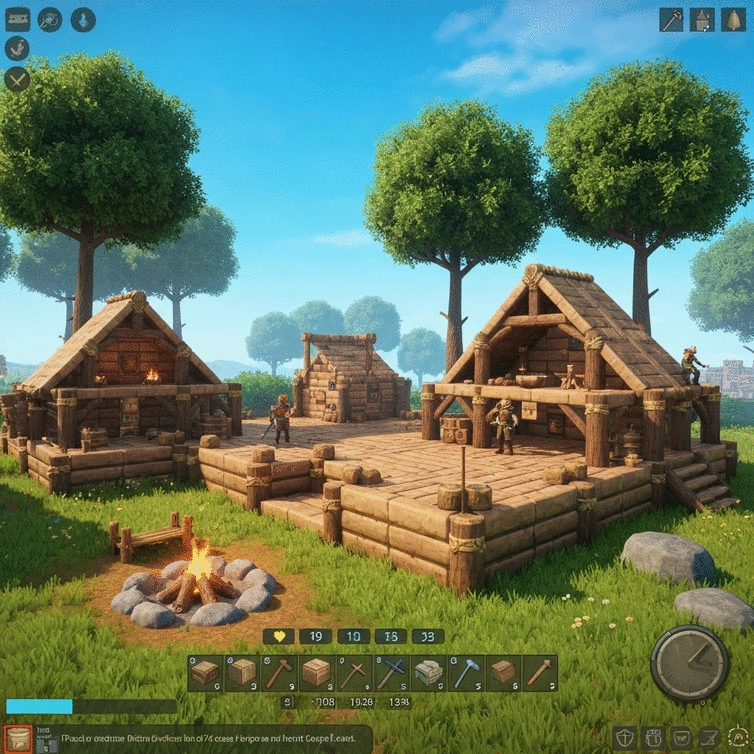This screenshot has width=754, height=754.
Task: Click the orange portrait icon at bottom left
Action: coord(18,739)
